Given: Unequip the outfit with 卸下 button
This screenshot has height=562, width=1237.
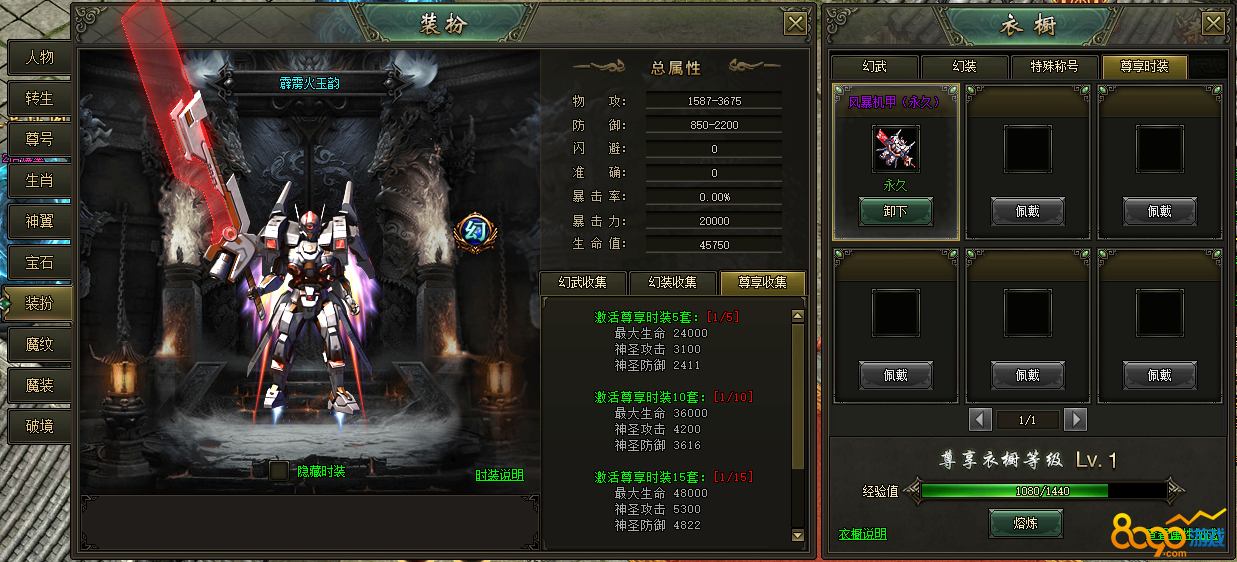Looking at the screenshot, I should coord(895,211).
